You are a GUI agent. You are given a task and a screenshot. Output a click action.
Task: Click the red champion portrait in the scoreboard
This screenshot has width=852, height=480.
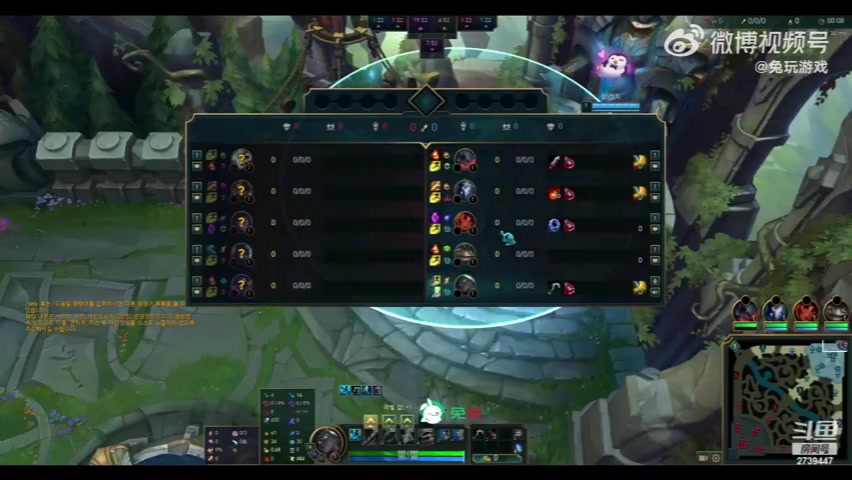465,224
